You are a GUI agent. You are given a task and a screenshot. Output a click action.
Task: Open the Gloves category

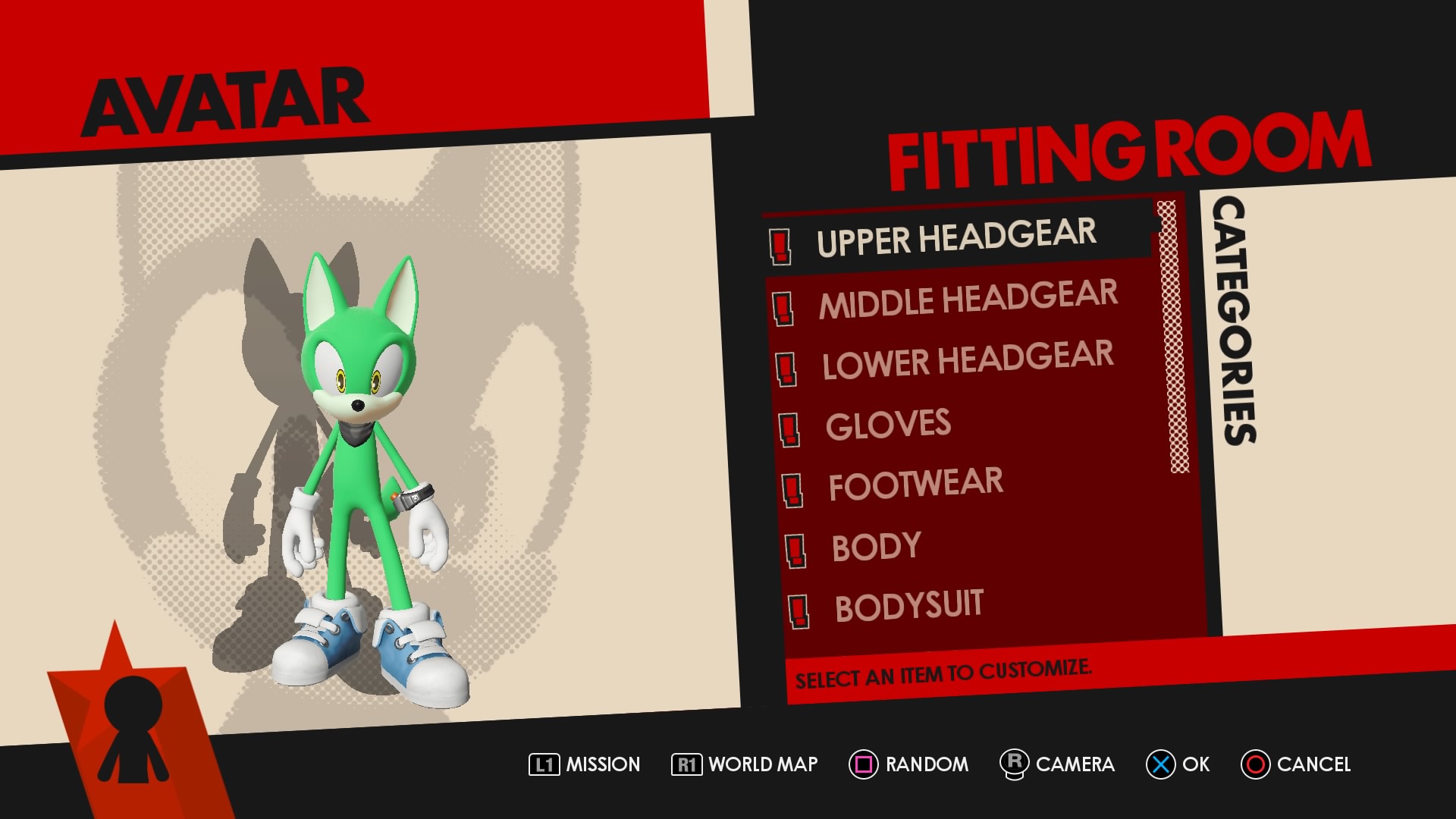point(888,425)
